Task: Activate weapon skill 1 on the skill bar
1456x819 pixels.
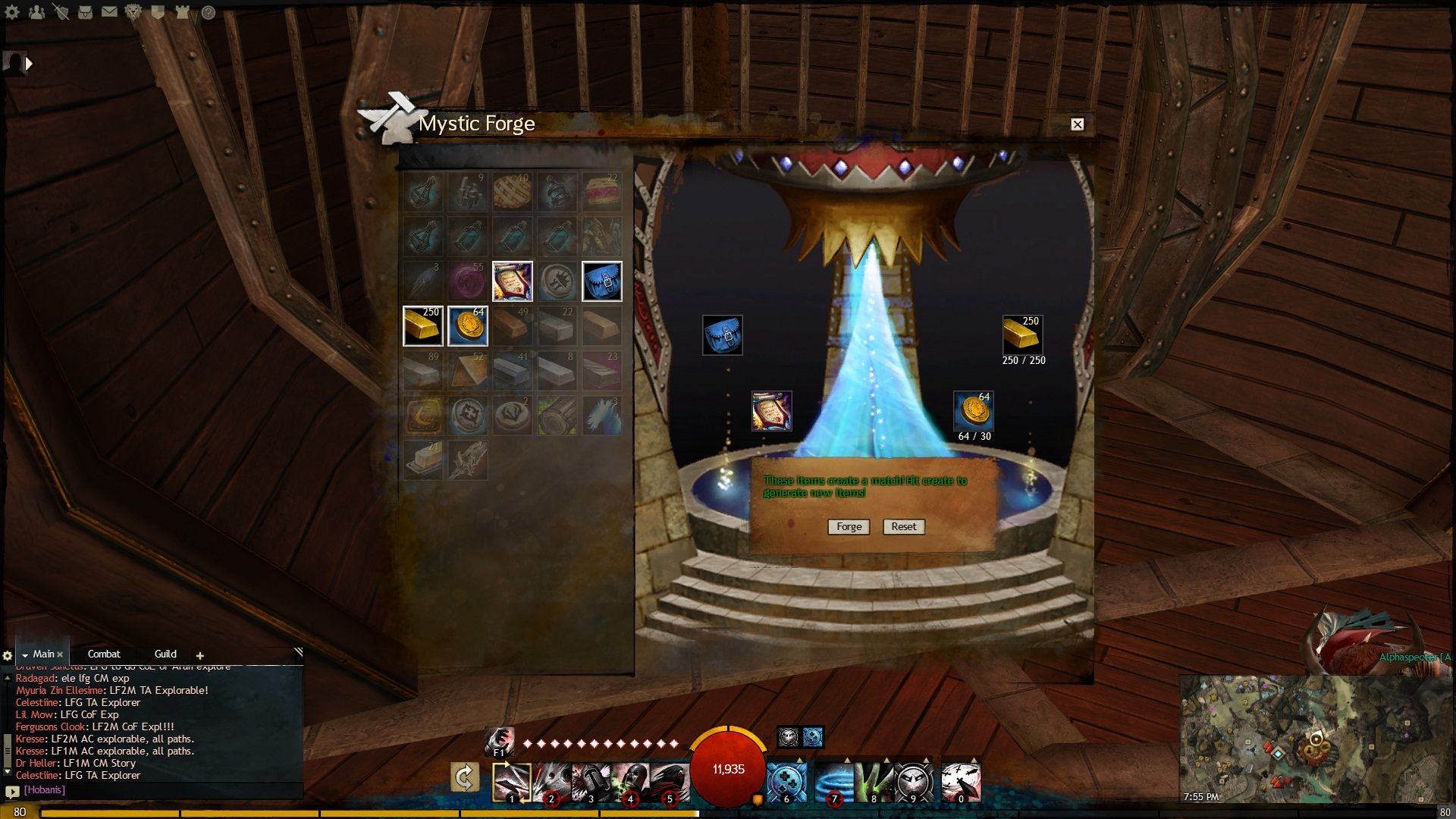Action: click(512, 781)
